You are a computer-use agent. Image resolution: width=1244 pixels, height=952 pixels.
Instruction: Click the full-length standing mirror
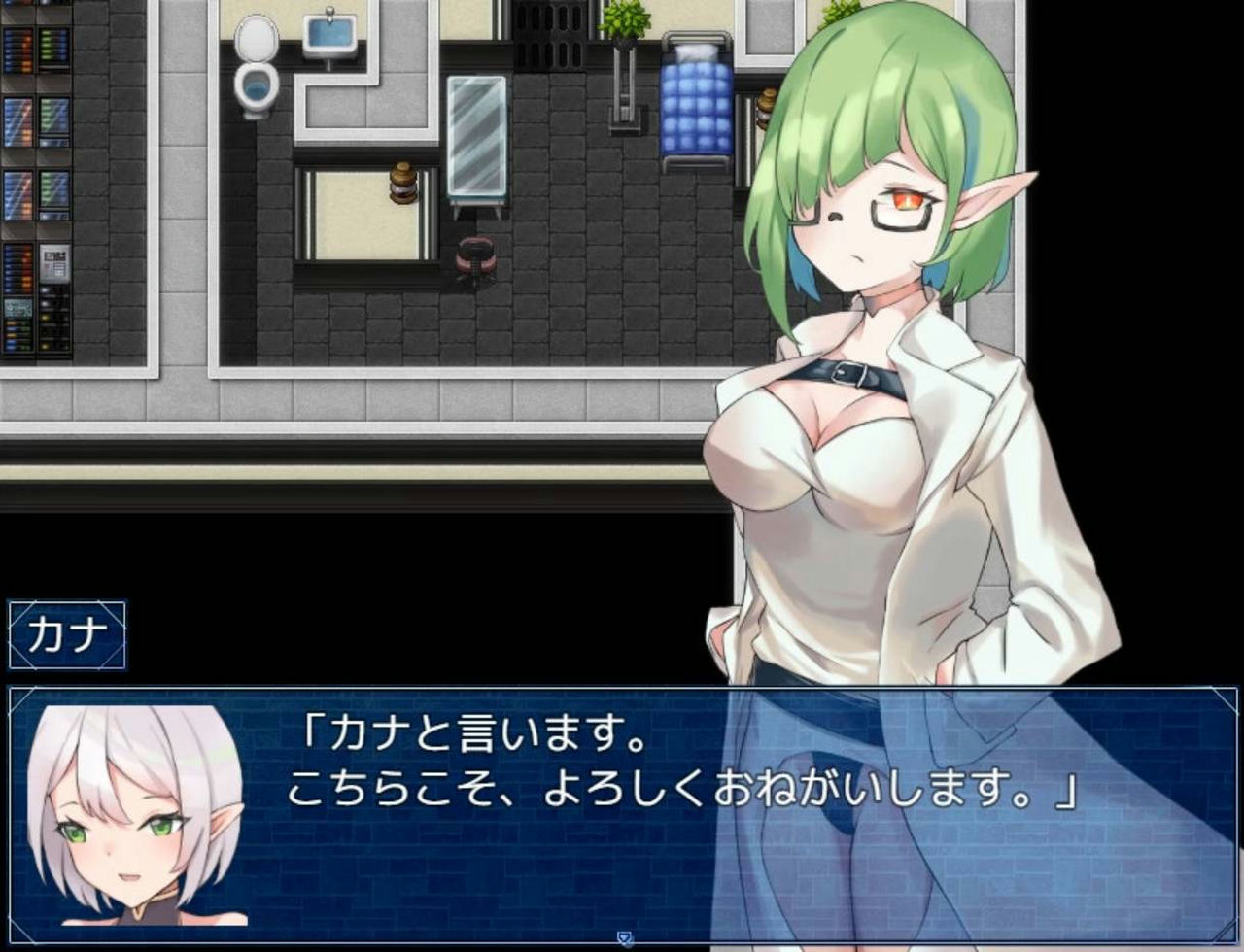[476, 136]
